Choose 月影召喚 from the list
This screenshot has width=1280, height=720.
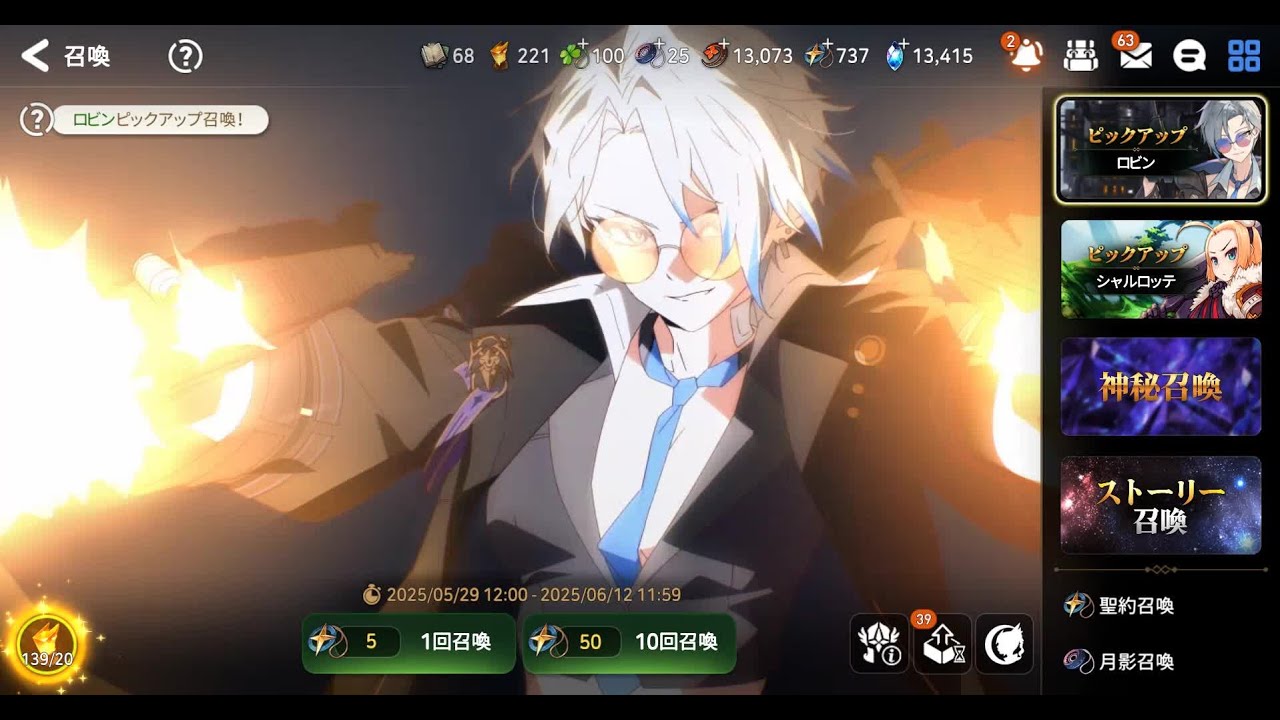[1120, 661]
